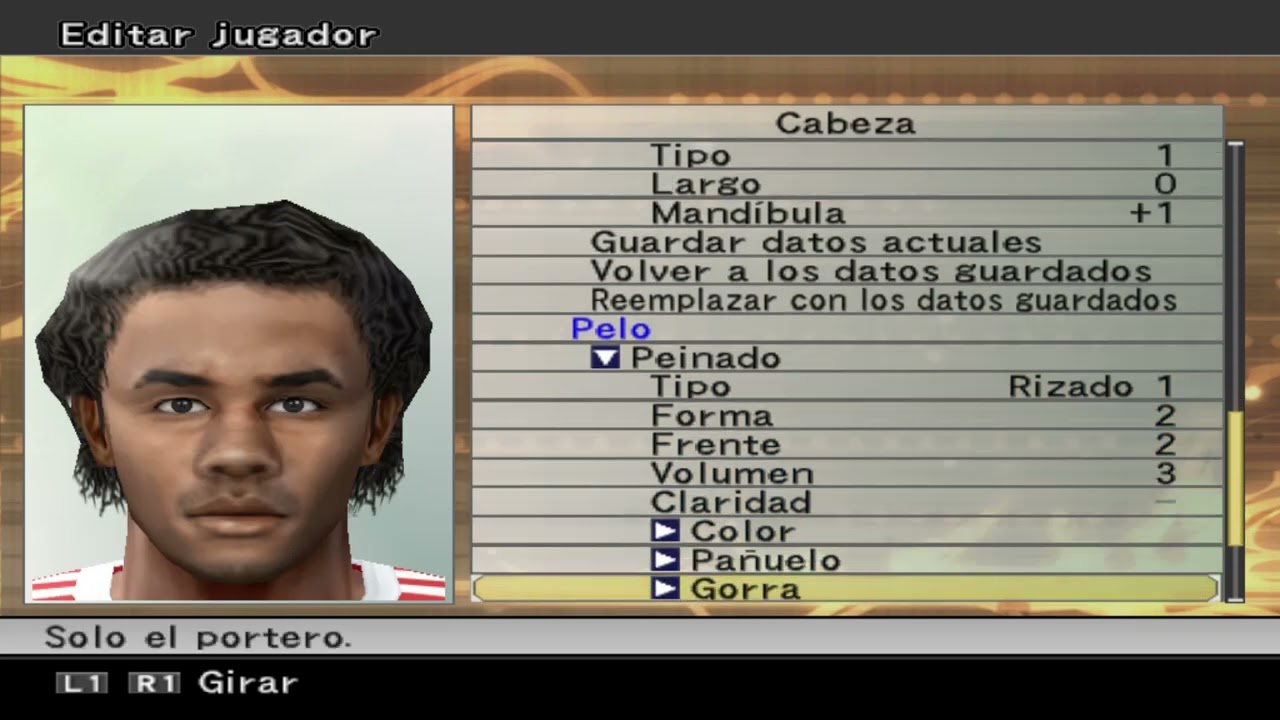
Task: Click Guardar datos actuales
Action: (816, 241)
